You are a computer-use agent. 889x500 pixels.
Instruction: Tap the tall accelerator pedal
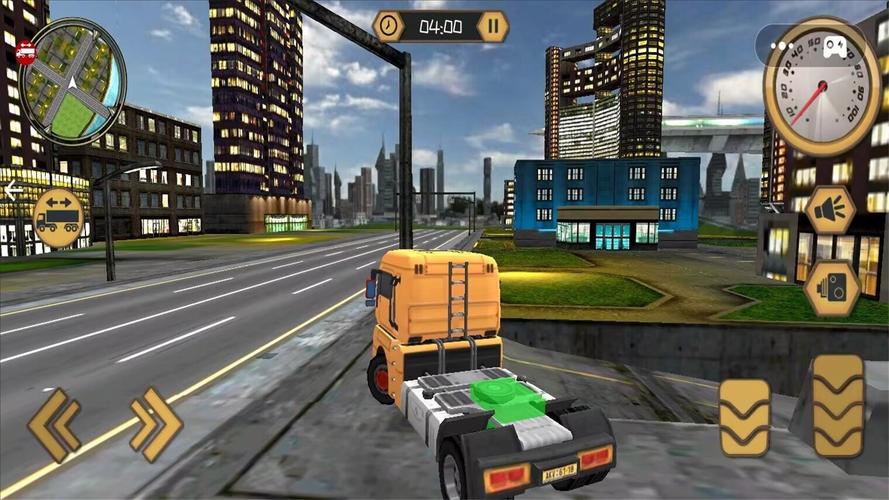(838, 406)
